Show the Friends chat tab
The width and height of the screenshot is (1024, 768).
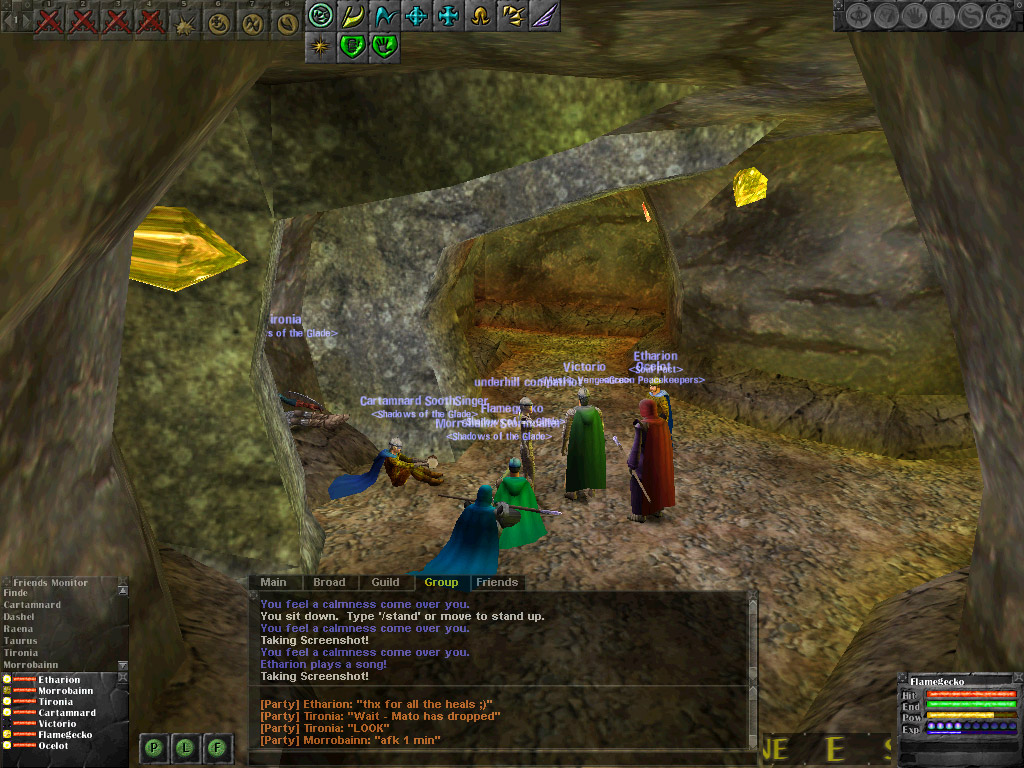(497, 582)
